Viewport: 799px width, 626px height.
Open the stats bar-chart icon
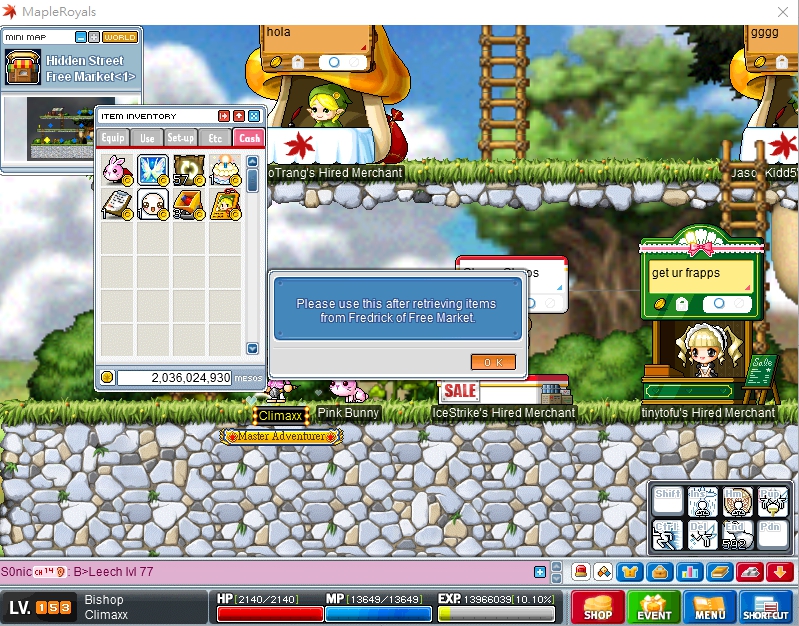[x=689, y=572]
